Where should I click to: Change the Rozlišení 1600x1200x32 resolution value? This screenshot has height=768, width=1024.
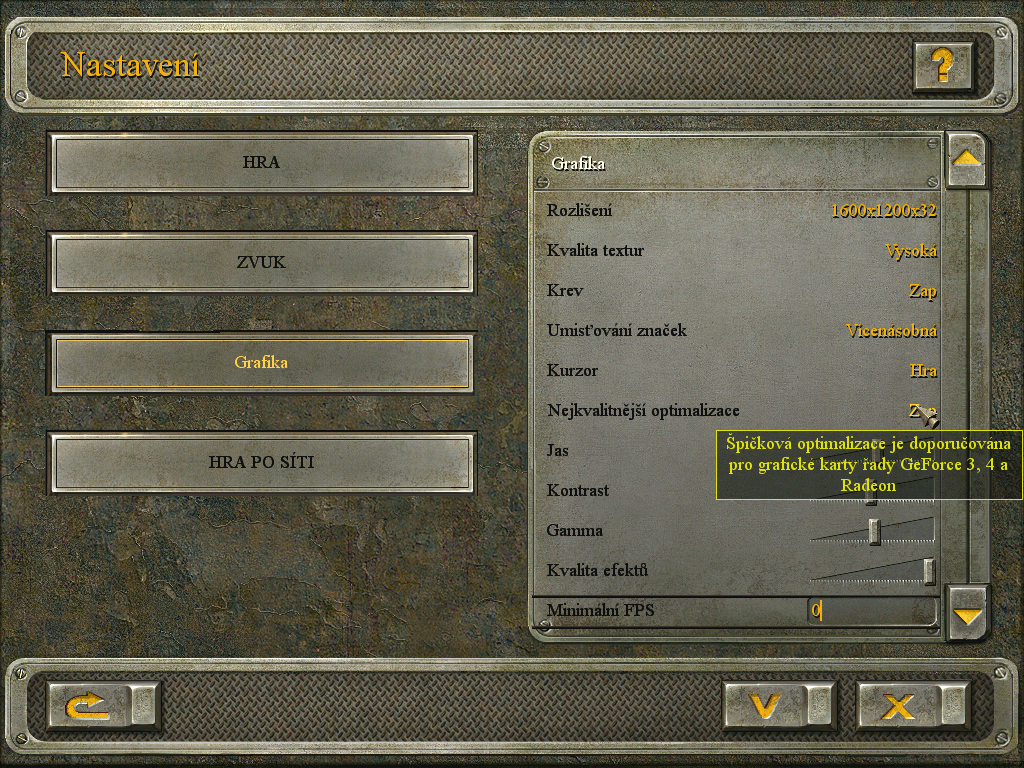tap(883, 211)
